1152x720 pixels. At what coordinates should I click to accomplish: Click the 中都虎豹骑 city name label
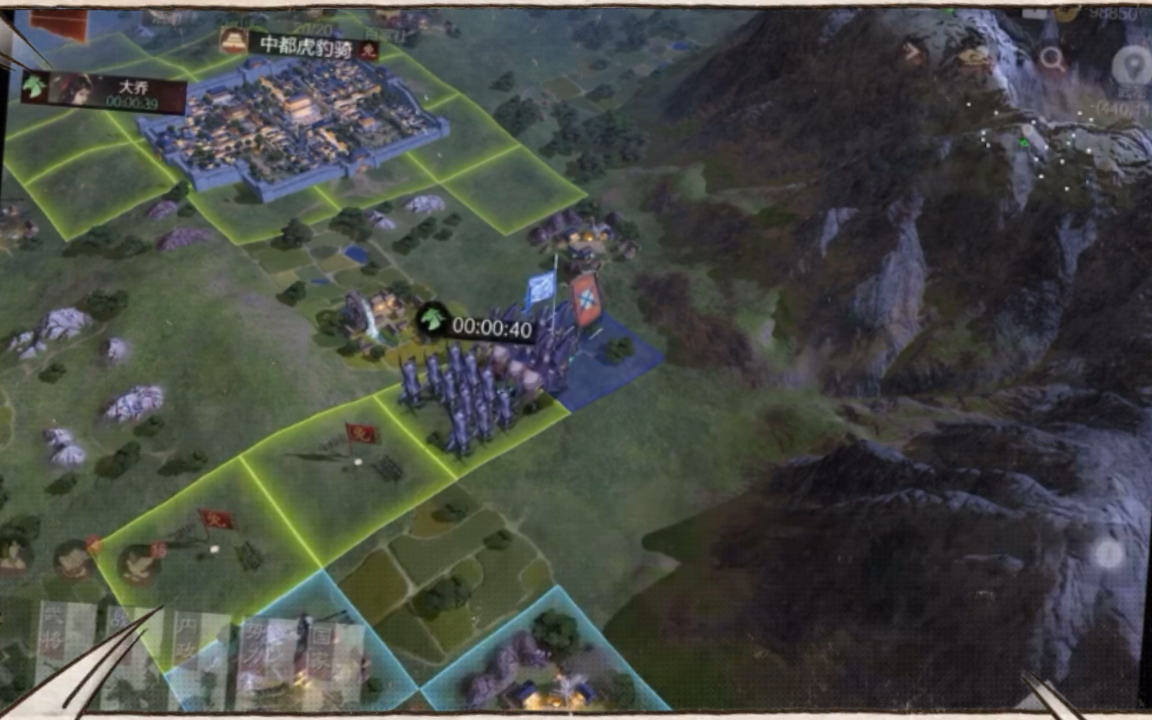[299, 45]
